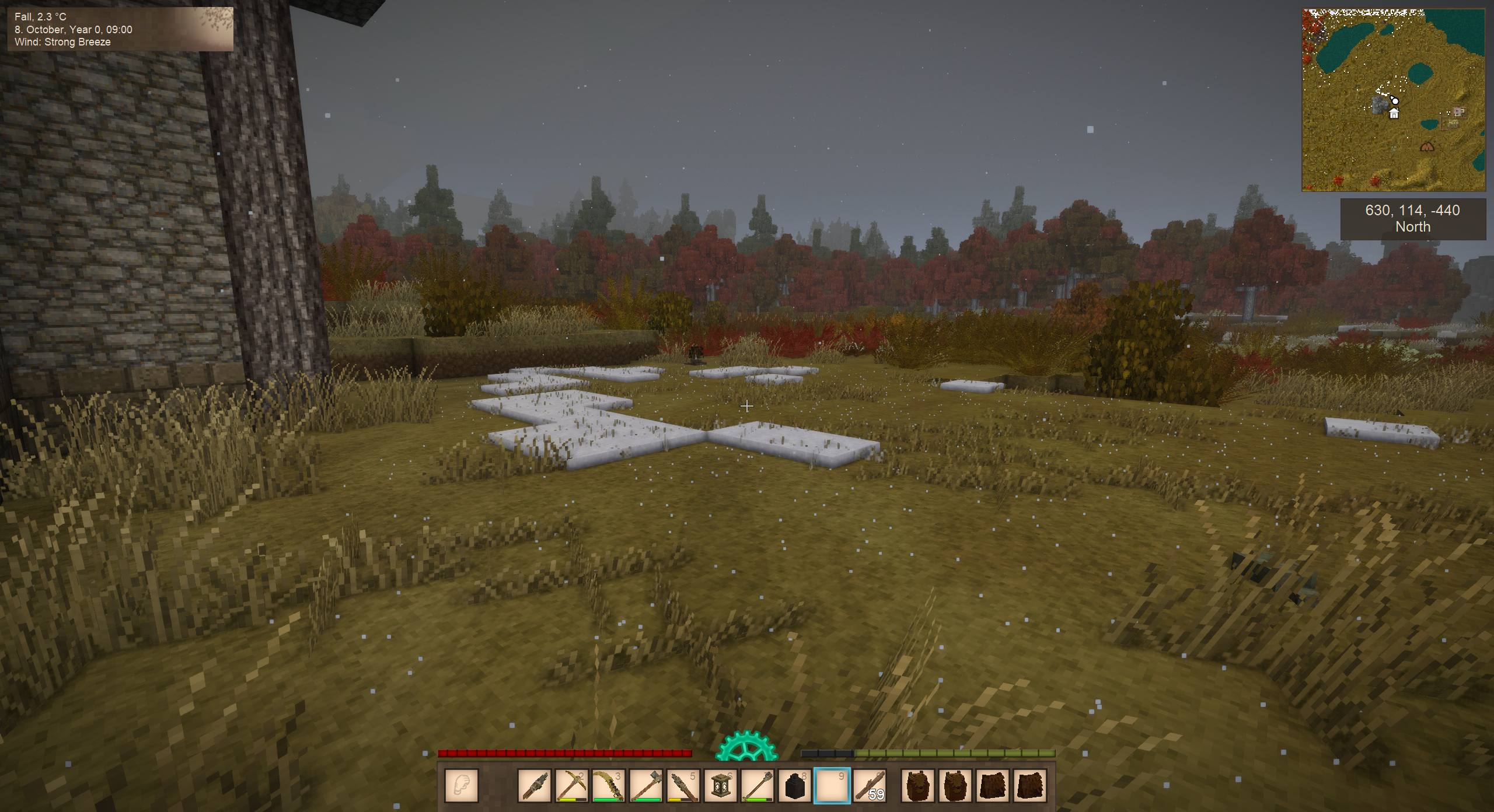Viewport: 1494px width, 812px height.
Task: Select the tool in hotbar slot 5
Action: point(683,785)
